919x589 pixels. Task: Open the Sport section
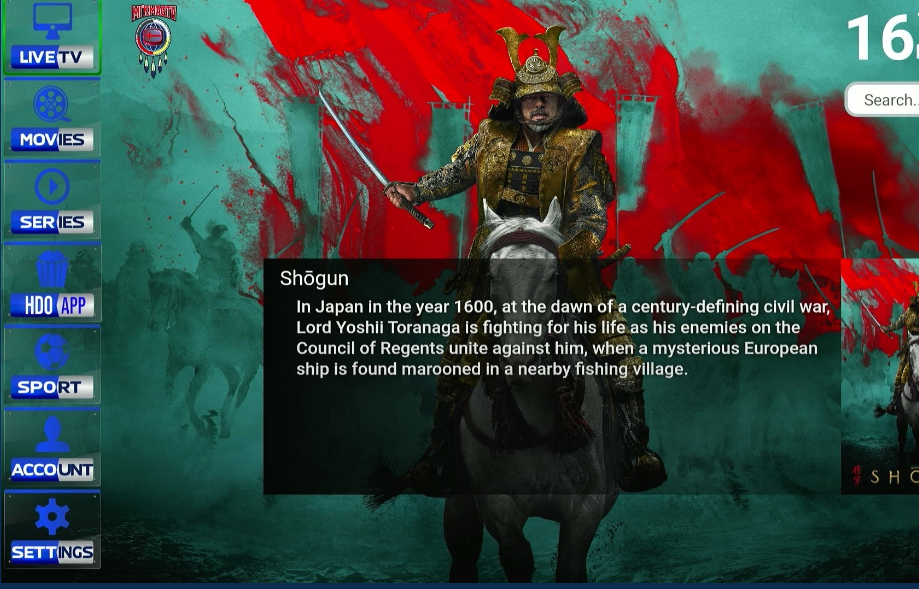(x=52, y=366)
